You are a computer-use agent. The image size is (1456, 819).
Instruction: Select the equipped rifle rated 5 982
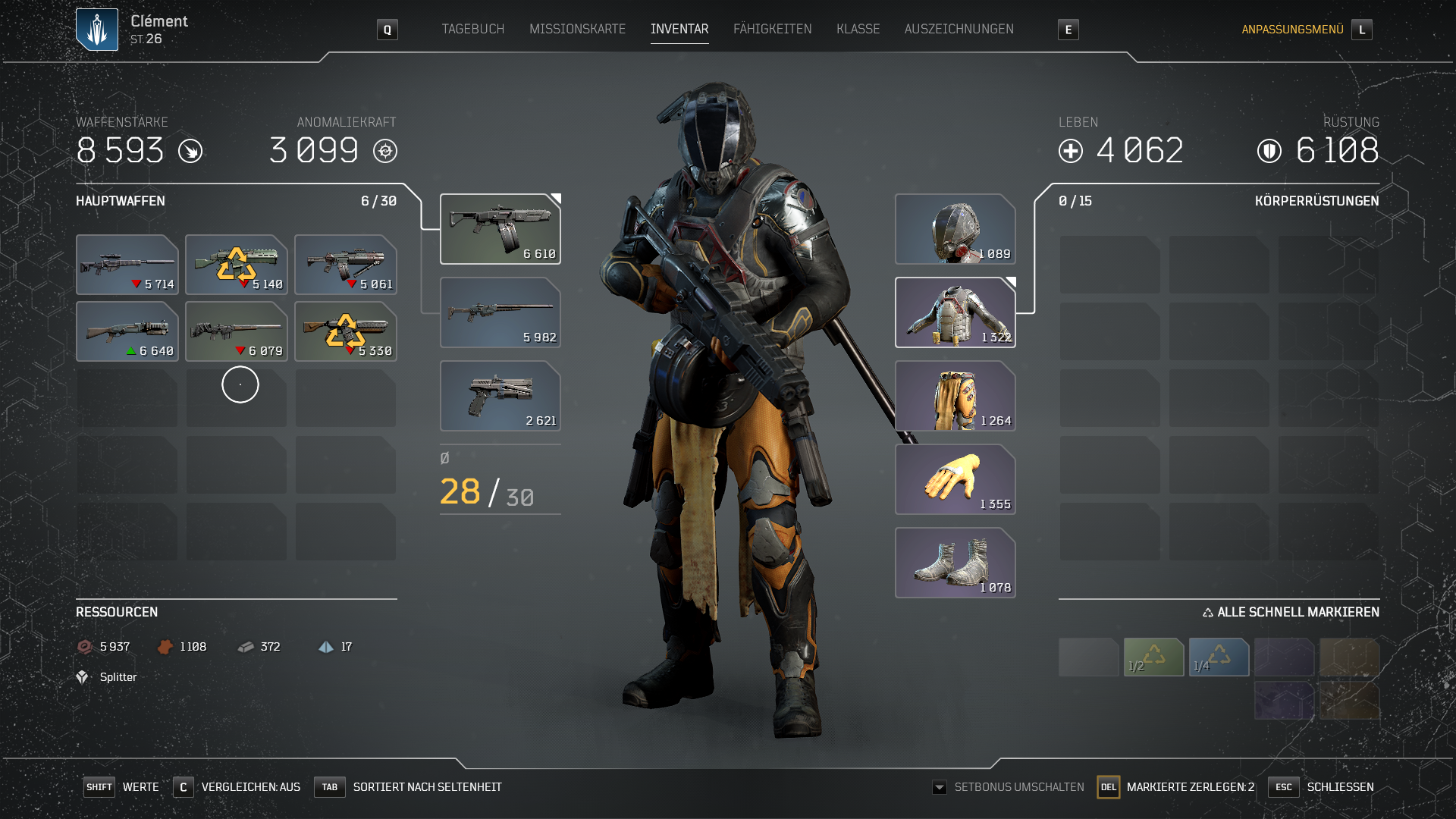[x=500, y=312]
